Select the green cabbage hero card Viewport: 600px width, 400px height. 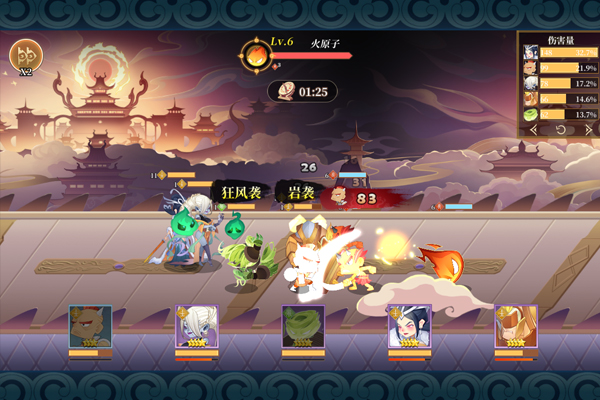[x=303, y=327]
